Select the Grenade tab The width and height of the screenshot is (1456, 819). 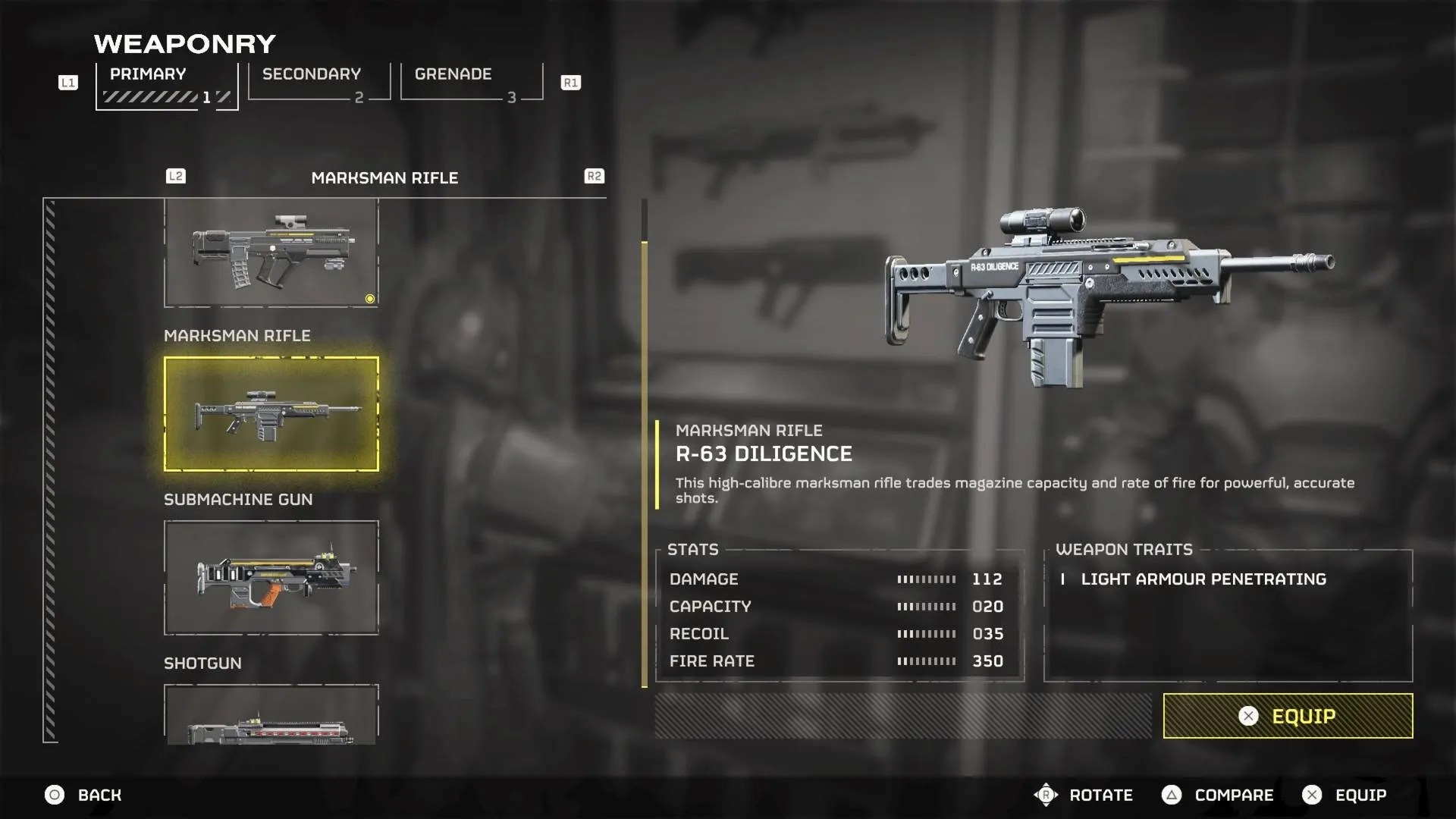tap(470, 82)
